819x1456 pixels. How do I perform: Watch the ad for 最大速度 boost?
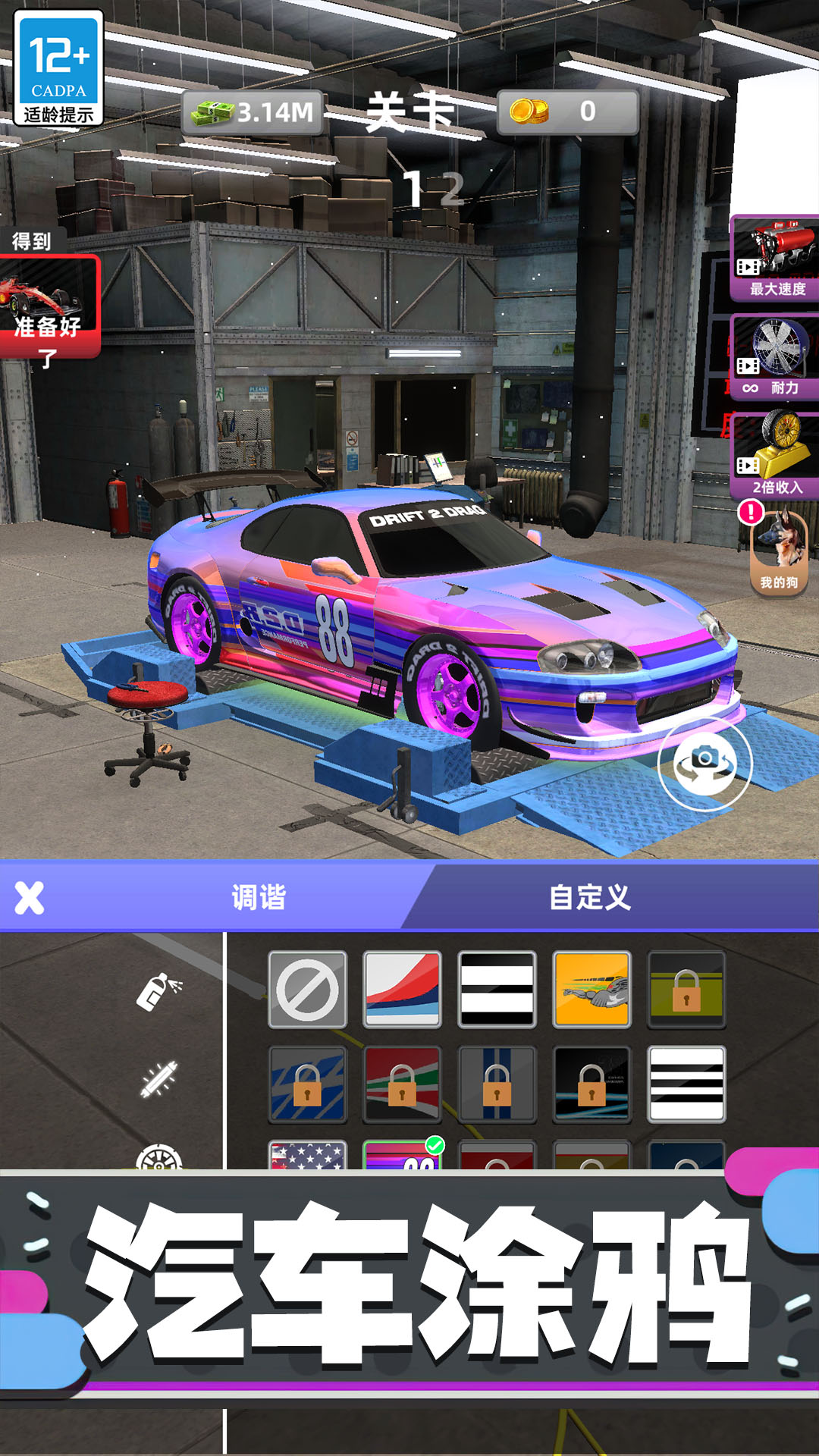(x=775, y=259)
